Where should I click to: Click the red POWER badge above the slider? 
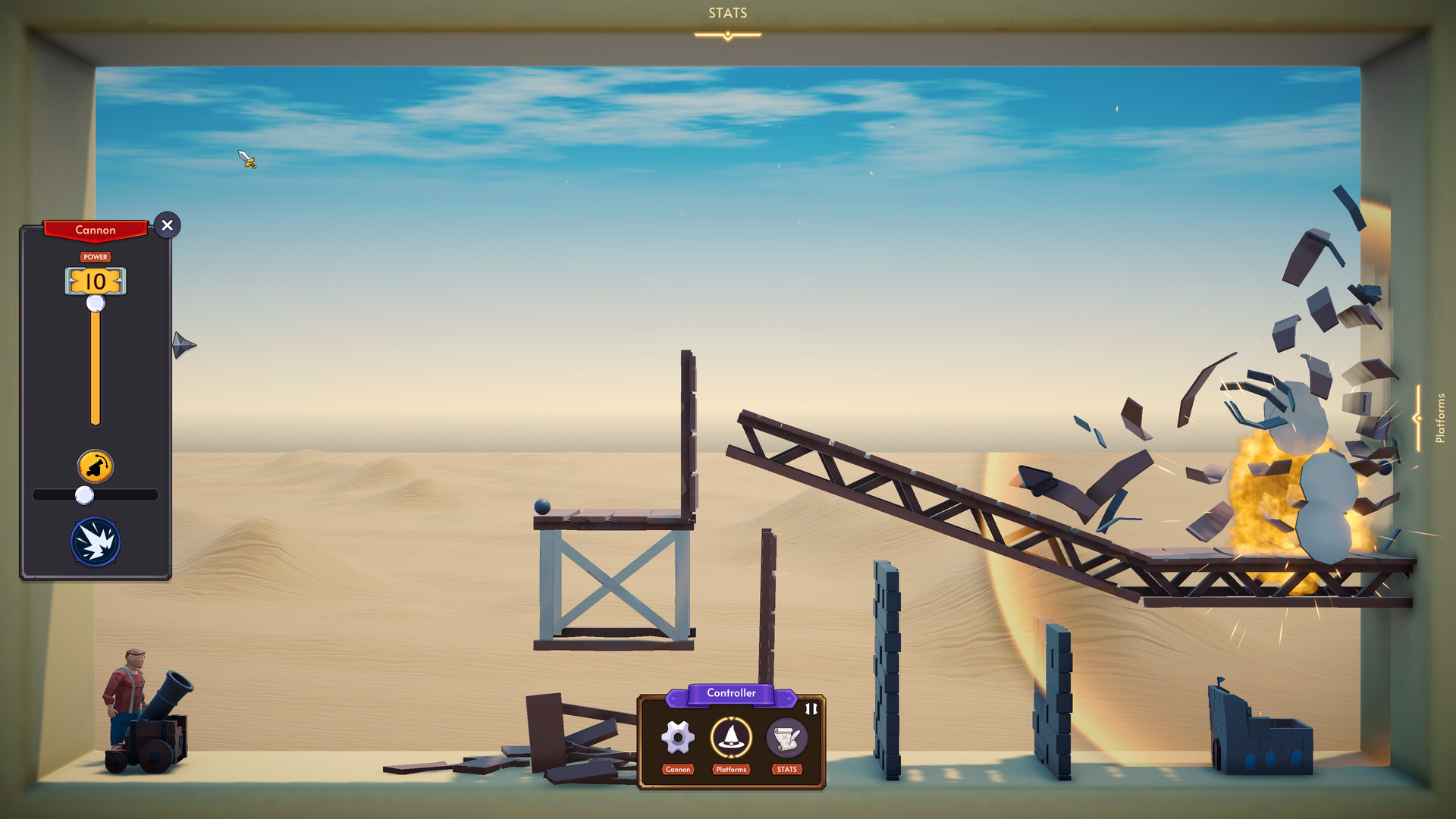(96, 257)
